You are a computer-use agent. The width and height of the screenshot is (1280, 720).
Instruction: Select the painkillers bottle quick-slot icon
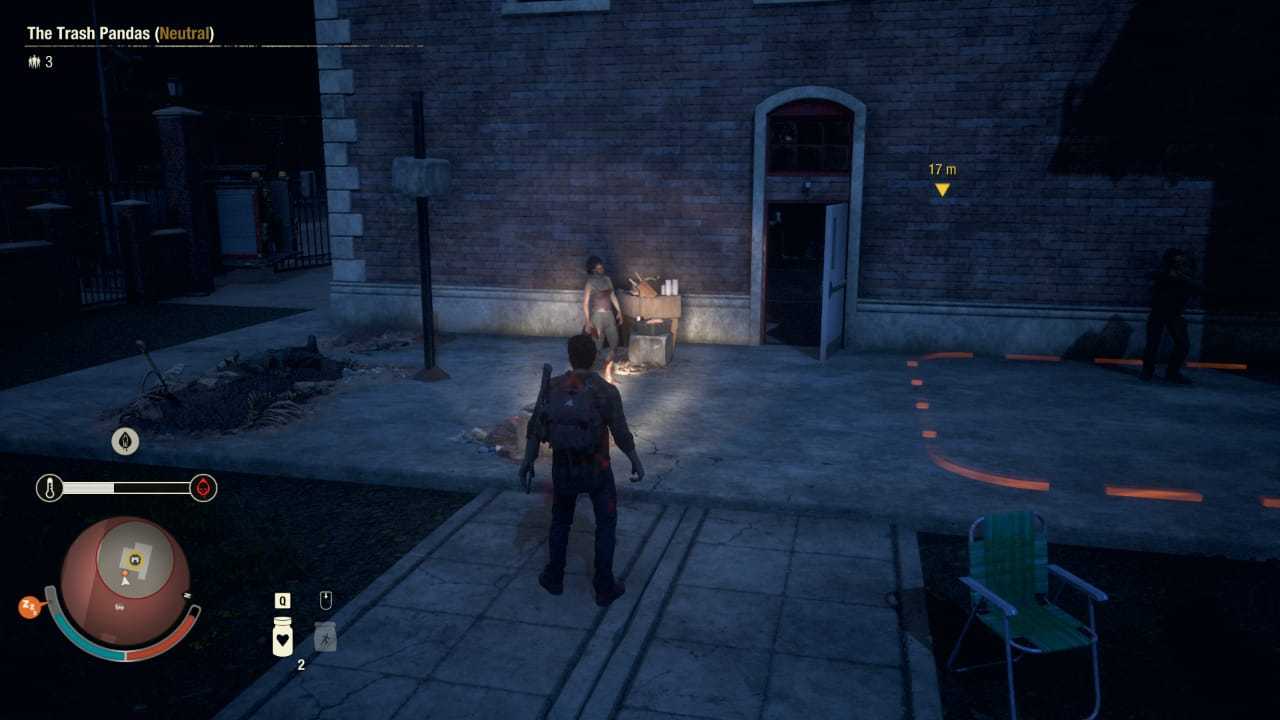[282, 636]
